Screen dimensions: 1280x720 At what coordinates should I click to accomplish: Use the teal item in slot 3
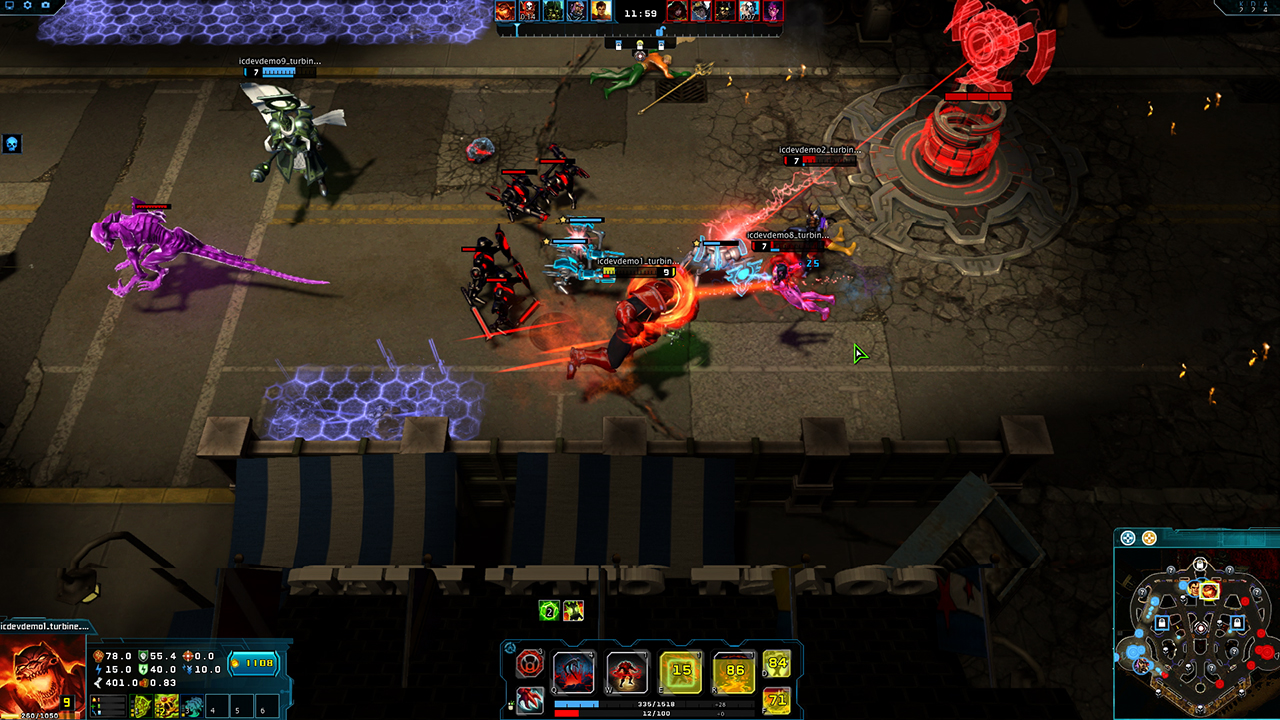[x=193, y=706]
